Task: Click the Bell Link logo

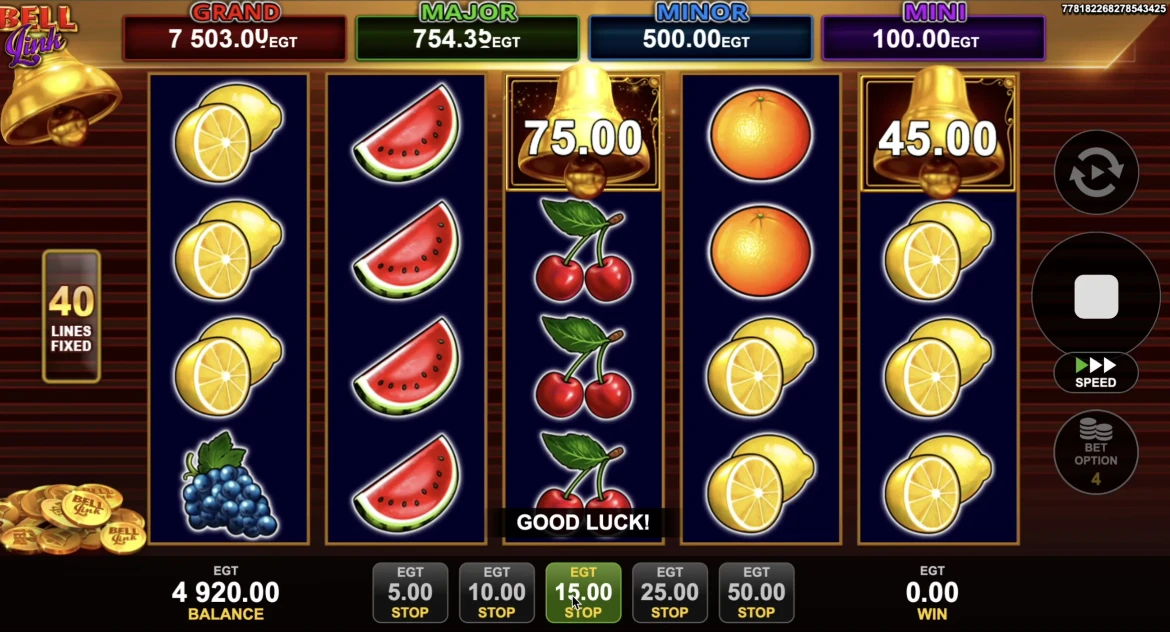Action: [38, 32]
